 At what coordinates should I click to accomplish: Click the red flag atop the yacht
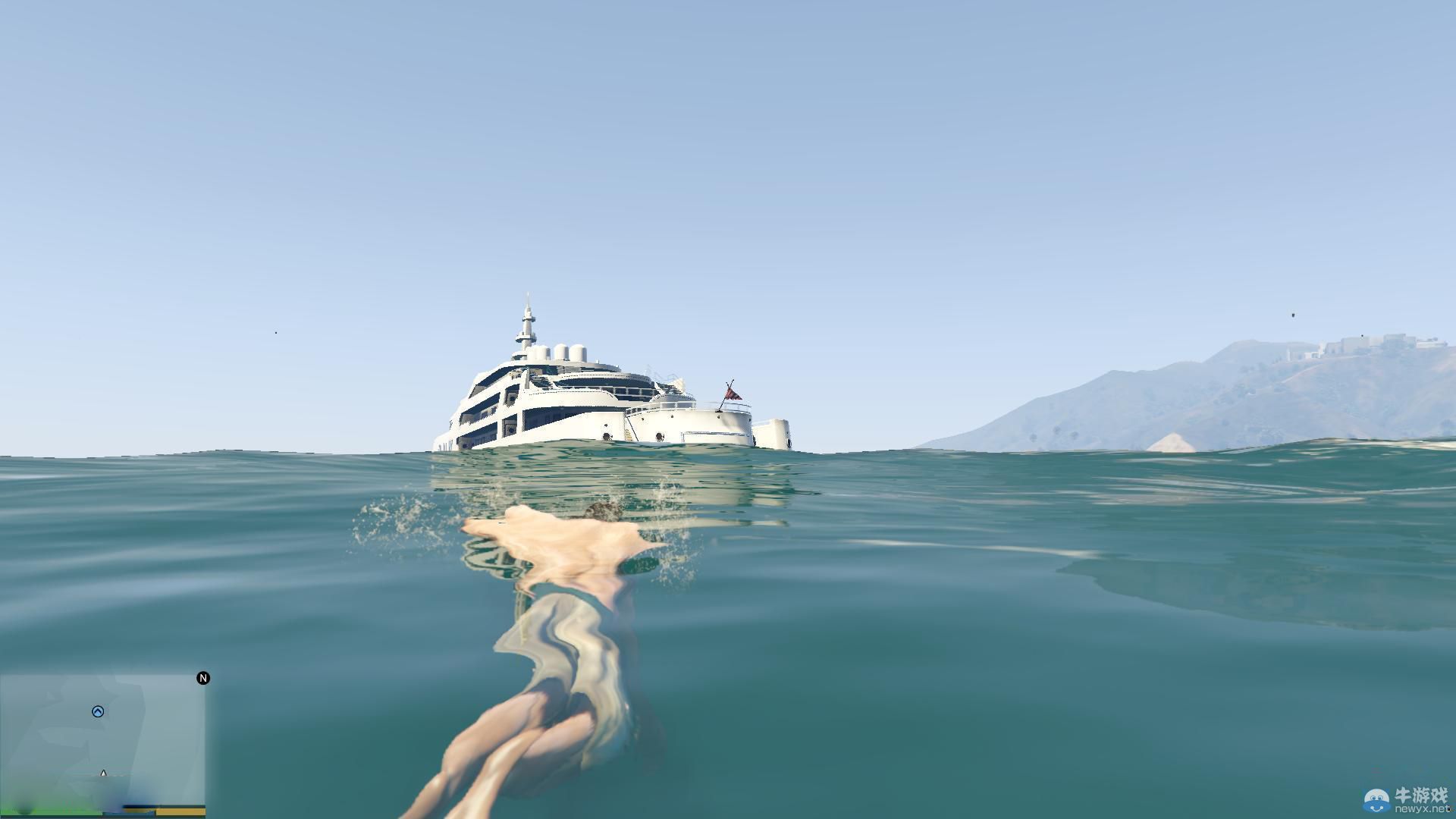pos(732,394)
